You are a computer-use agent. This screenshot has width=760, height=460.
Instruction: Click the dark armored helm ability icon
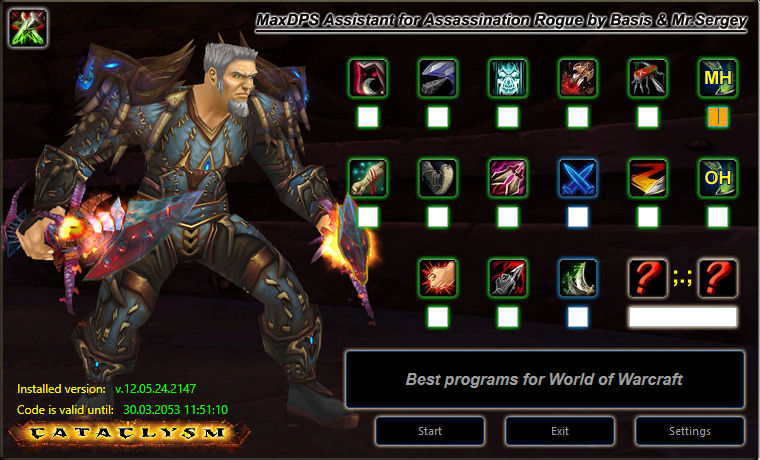[438, 78]
